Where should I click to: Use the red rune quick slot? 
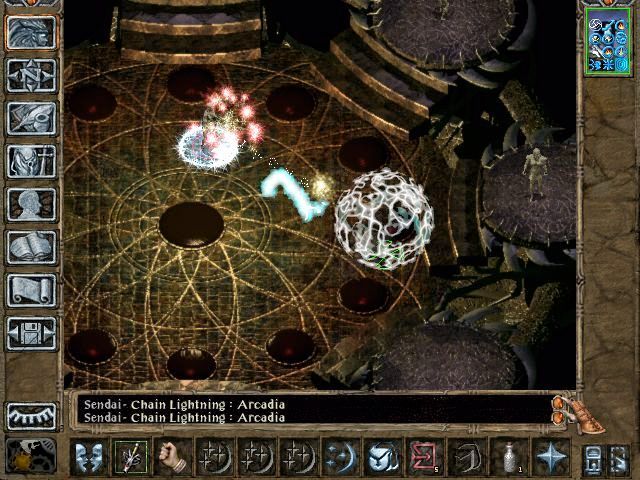coord(423,457)
